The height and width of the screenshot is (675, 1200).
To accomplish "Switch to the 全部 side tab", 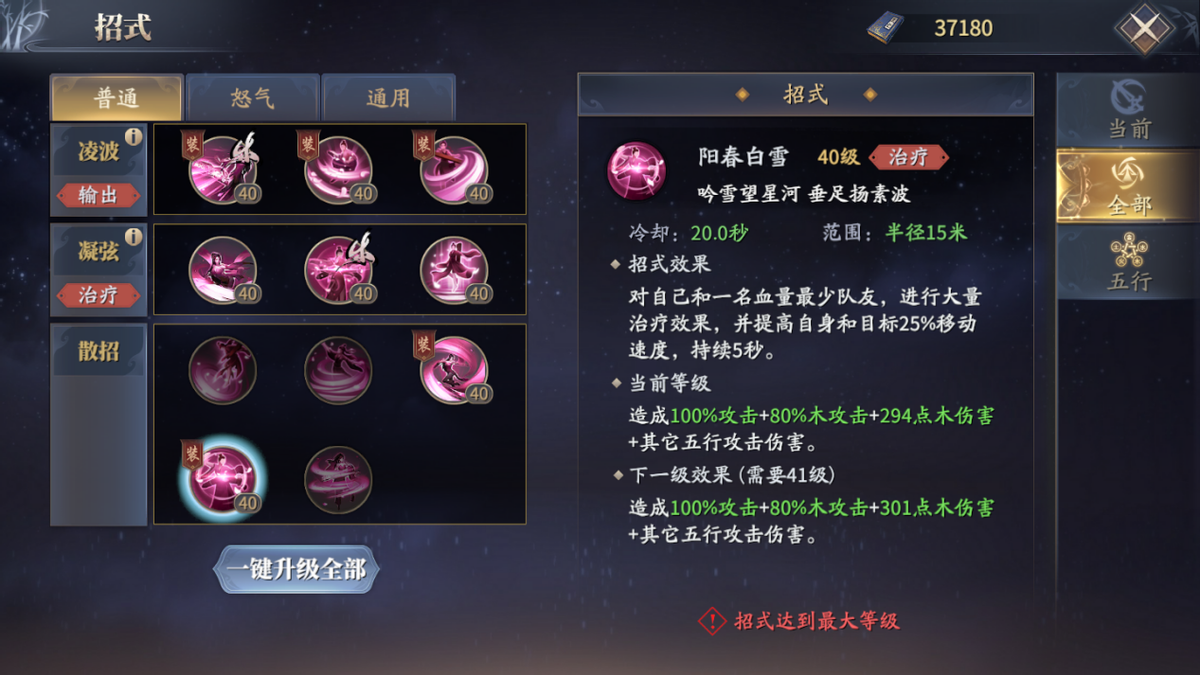I will tap(1128, 189).
